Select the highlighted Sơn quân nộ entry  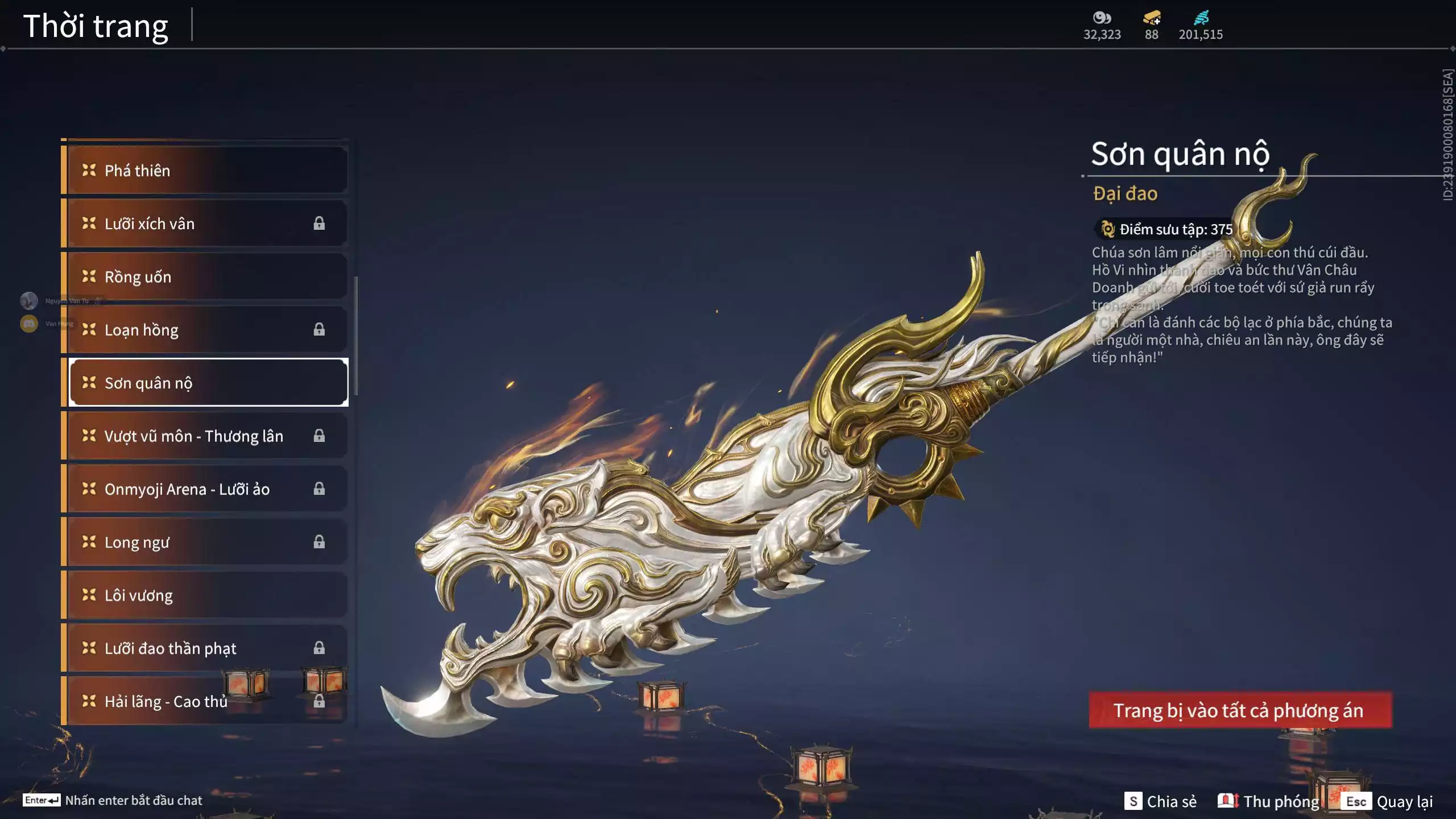pyautogui.click(x=208, y=383)
